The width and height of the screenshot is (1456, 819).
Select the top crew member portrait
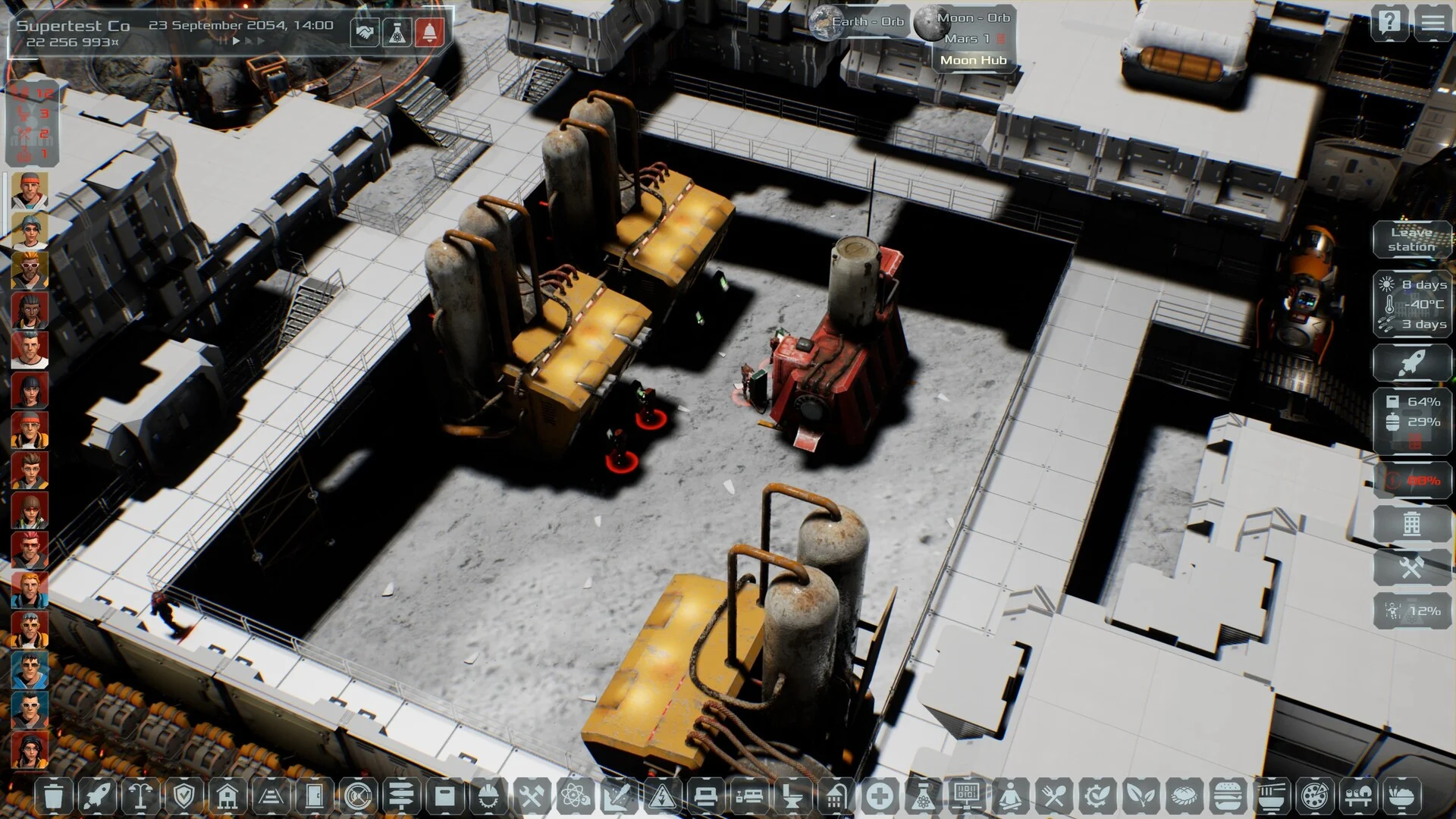(30, 190)
